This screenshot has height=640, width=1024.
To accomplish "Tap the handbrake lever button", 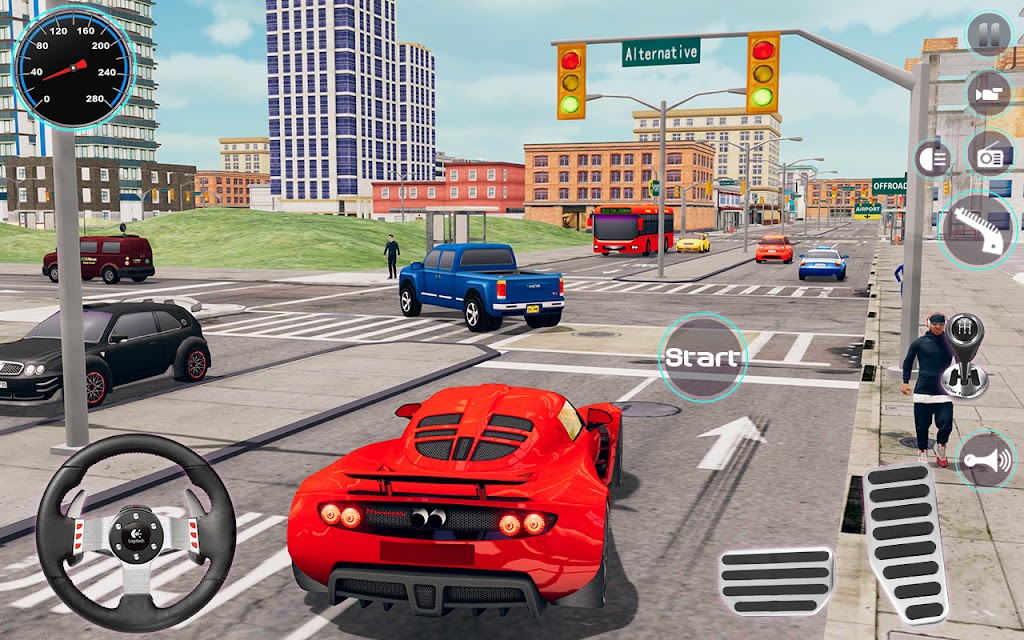I will click(977, 230).
